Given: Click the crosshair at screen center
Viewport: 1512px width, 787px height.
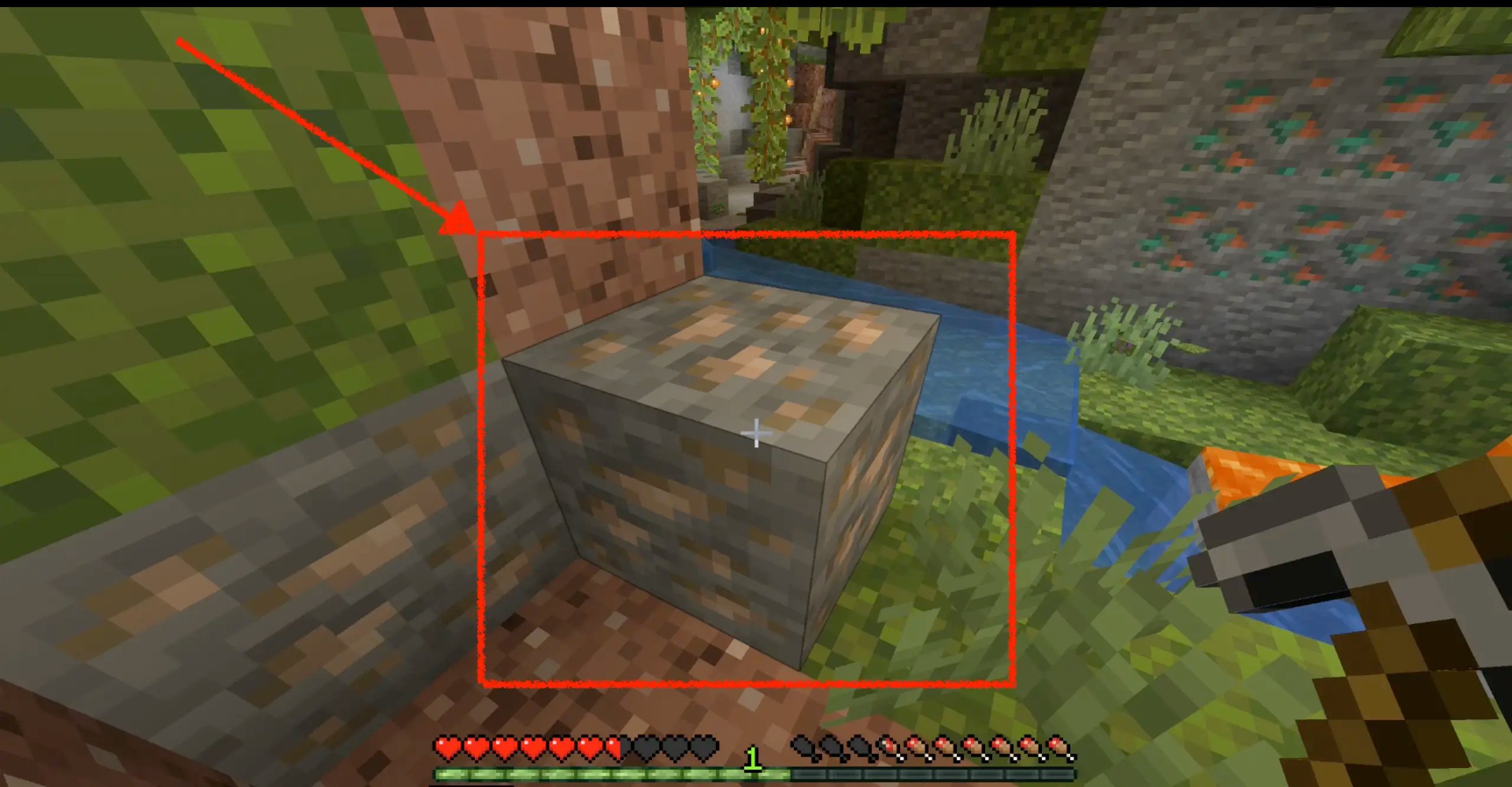Looking at the screenshot, I should (756, 433).
